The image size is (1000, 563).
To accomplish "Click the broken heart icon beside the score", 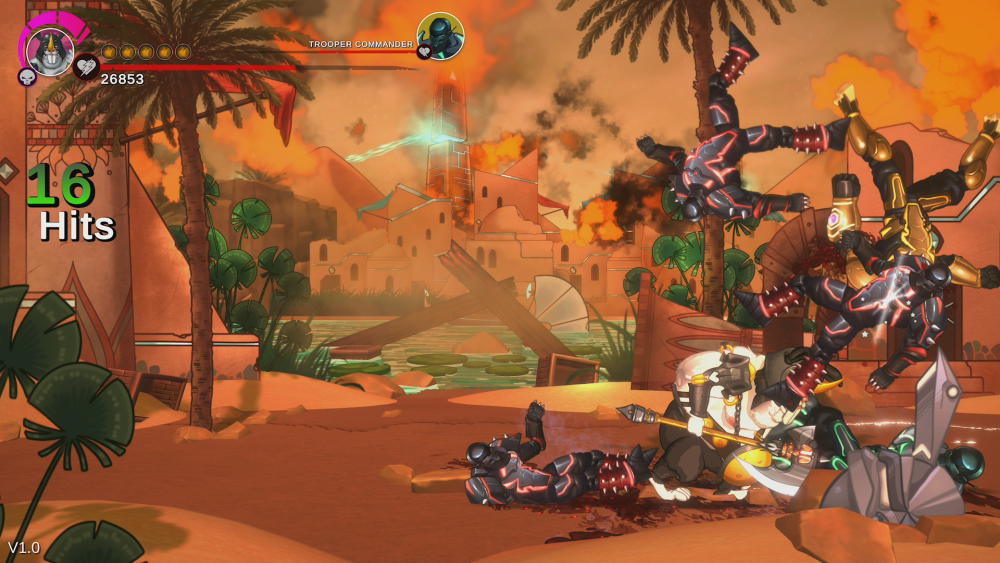I will point(87,67).
